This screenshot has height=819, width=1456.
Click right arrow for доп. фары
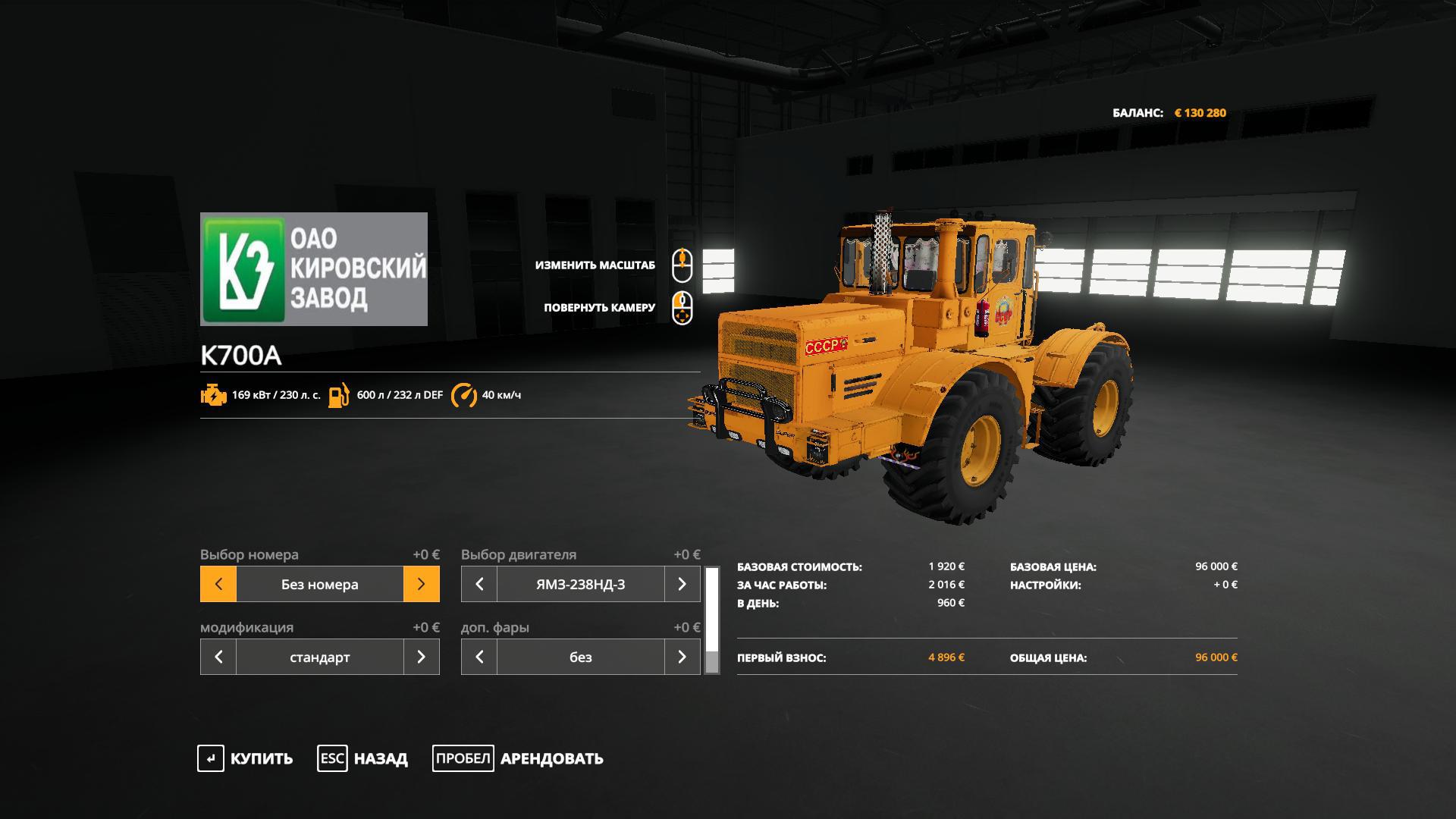[x=682, y=657]
